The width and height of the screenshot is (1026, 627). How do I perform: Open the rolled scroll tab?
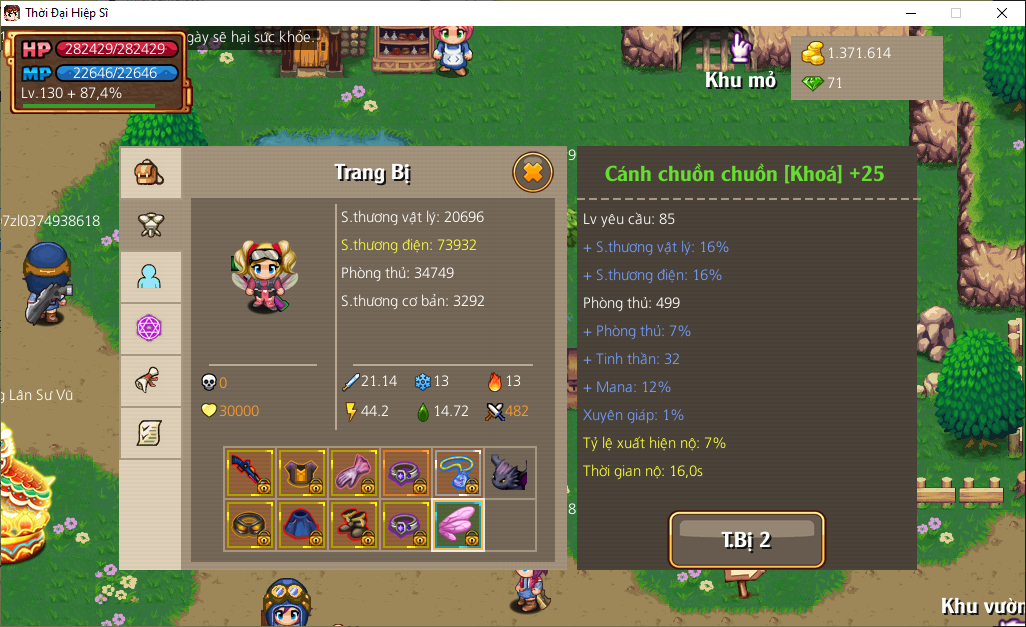pos(150,381)
